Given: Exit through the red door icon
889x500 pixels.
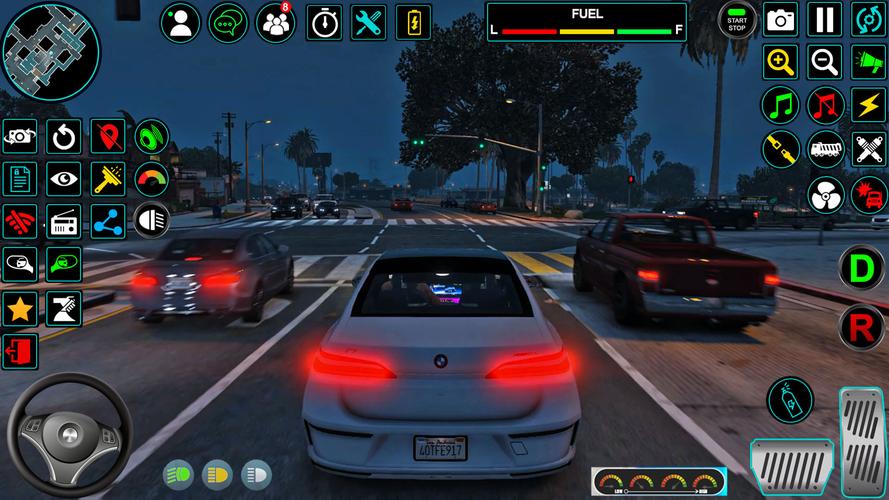Looking at the screenshot, I should [20, 352].
